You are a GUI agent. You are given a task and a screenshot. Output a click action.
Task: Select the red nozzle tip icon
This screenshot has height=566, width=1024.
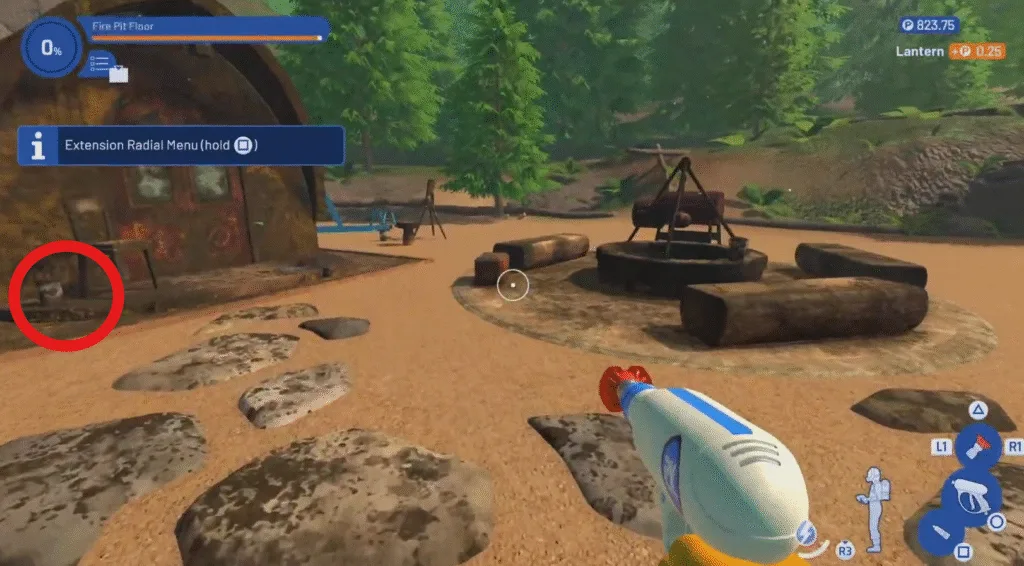click(978, 445)
